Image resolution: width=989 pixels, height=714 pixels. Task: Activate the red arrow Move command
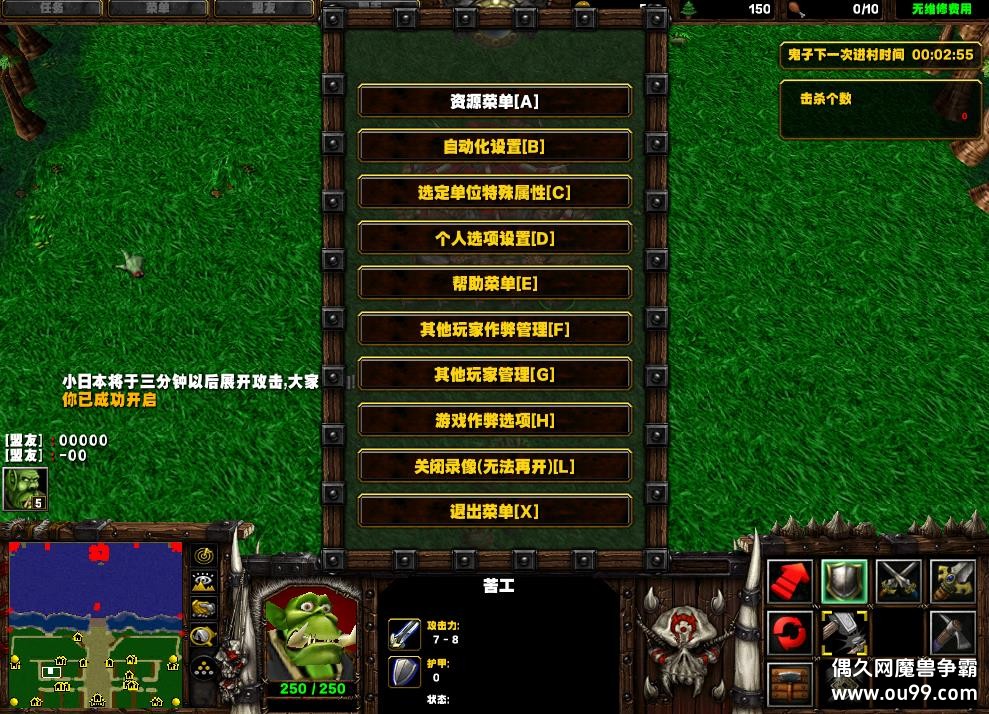coord(790,582)
